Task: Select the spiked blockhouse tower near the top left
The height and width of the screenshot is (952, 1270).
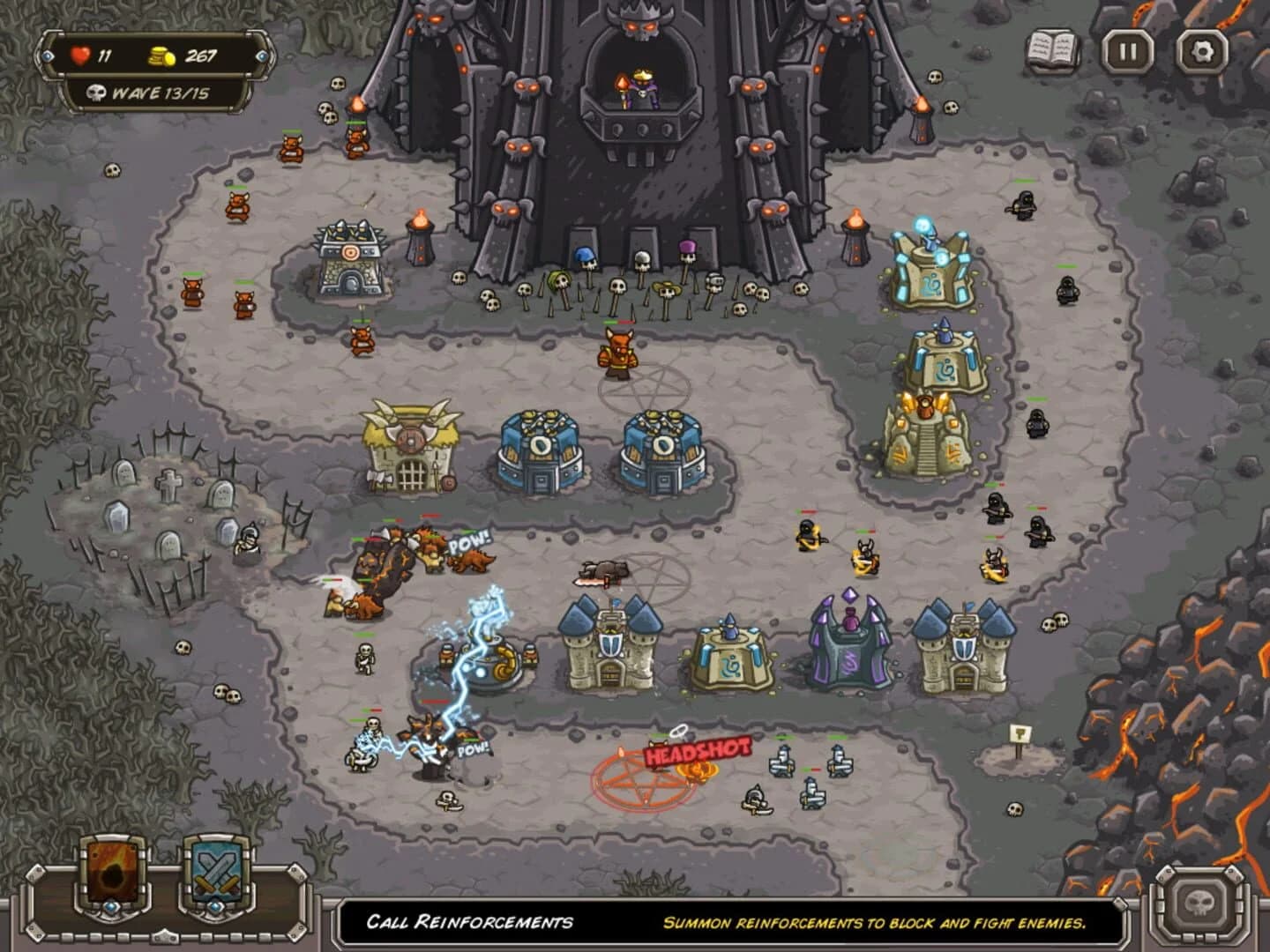Action: coord(351,256)
